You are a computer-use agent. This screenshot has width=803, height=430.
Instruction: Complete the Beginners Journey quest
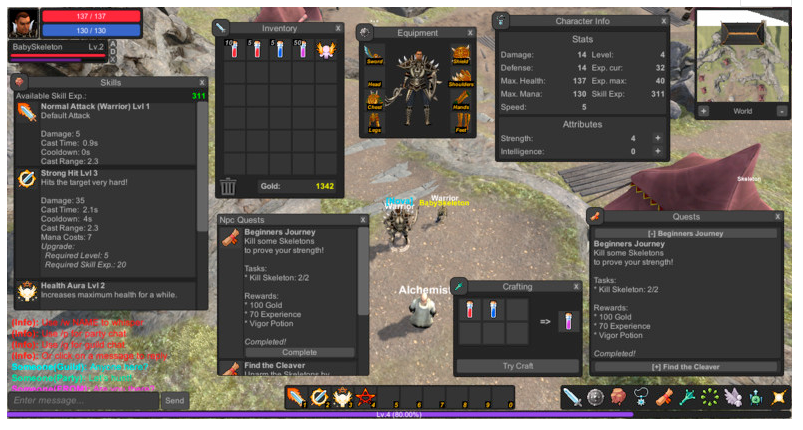[x=285, y=352]
